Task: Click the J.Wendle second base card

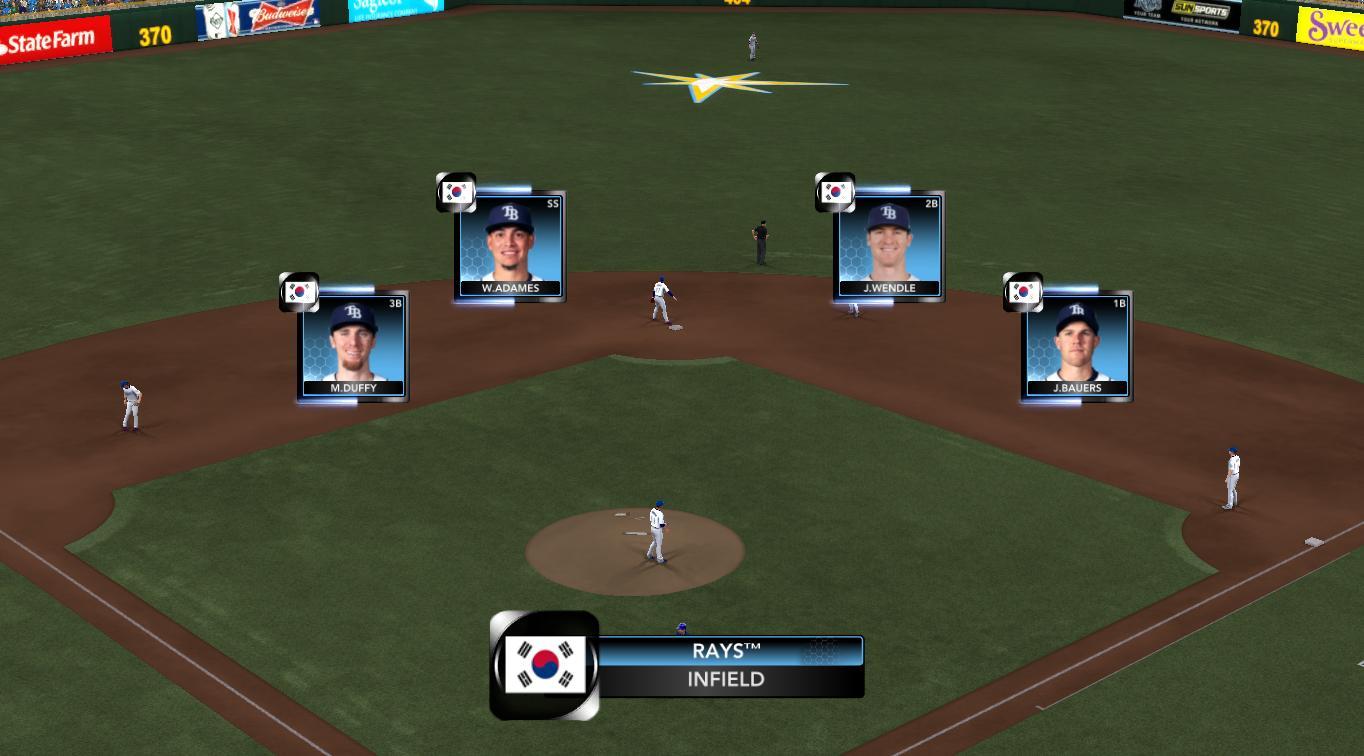Action: pyautogui.click(x=889, y=246)
